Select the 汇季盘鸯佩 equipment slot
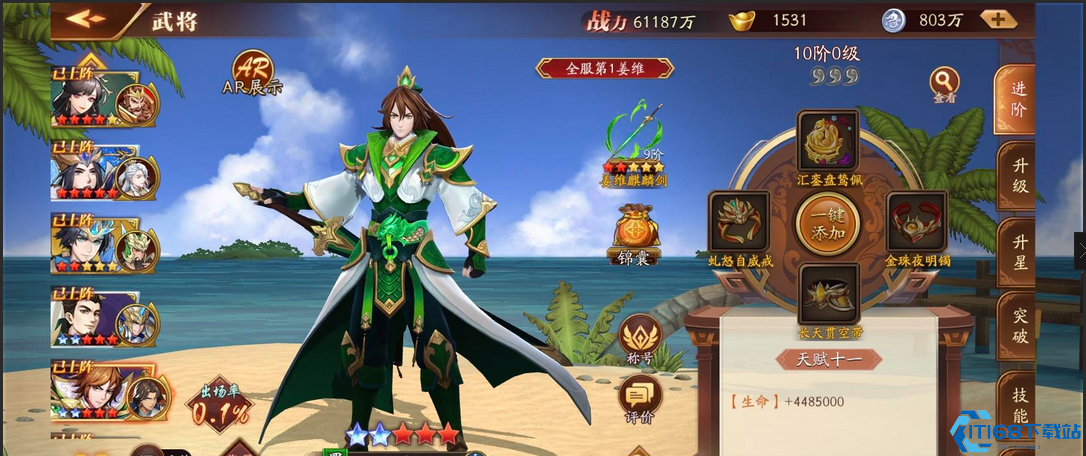The height and width of the screenshot is (456, 1086). 828,141
